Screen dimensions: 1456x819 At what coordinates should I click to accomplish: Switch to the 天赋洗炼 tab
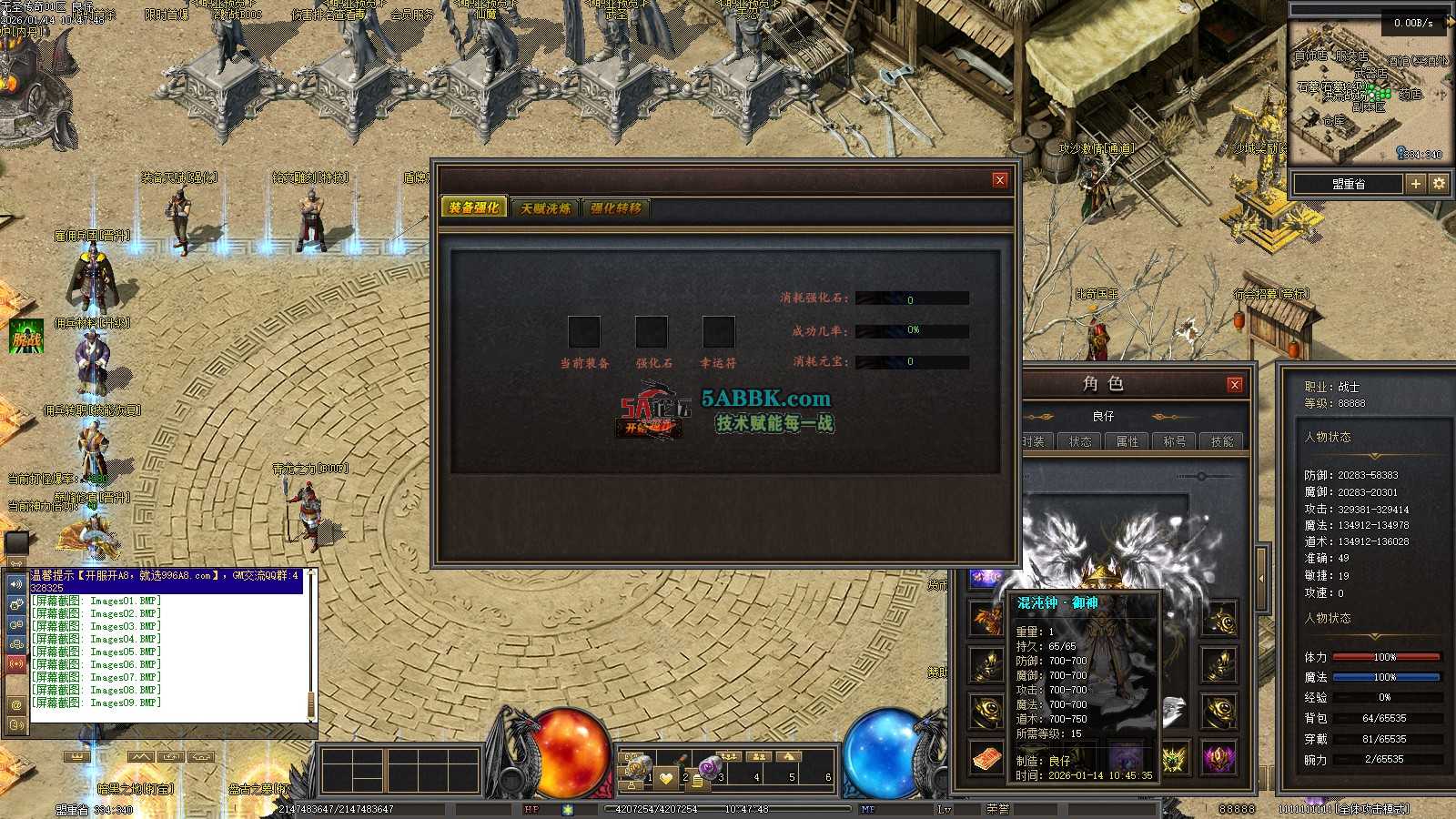[546, 208]
